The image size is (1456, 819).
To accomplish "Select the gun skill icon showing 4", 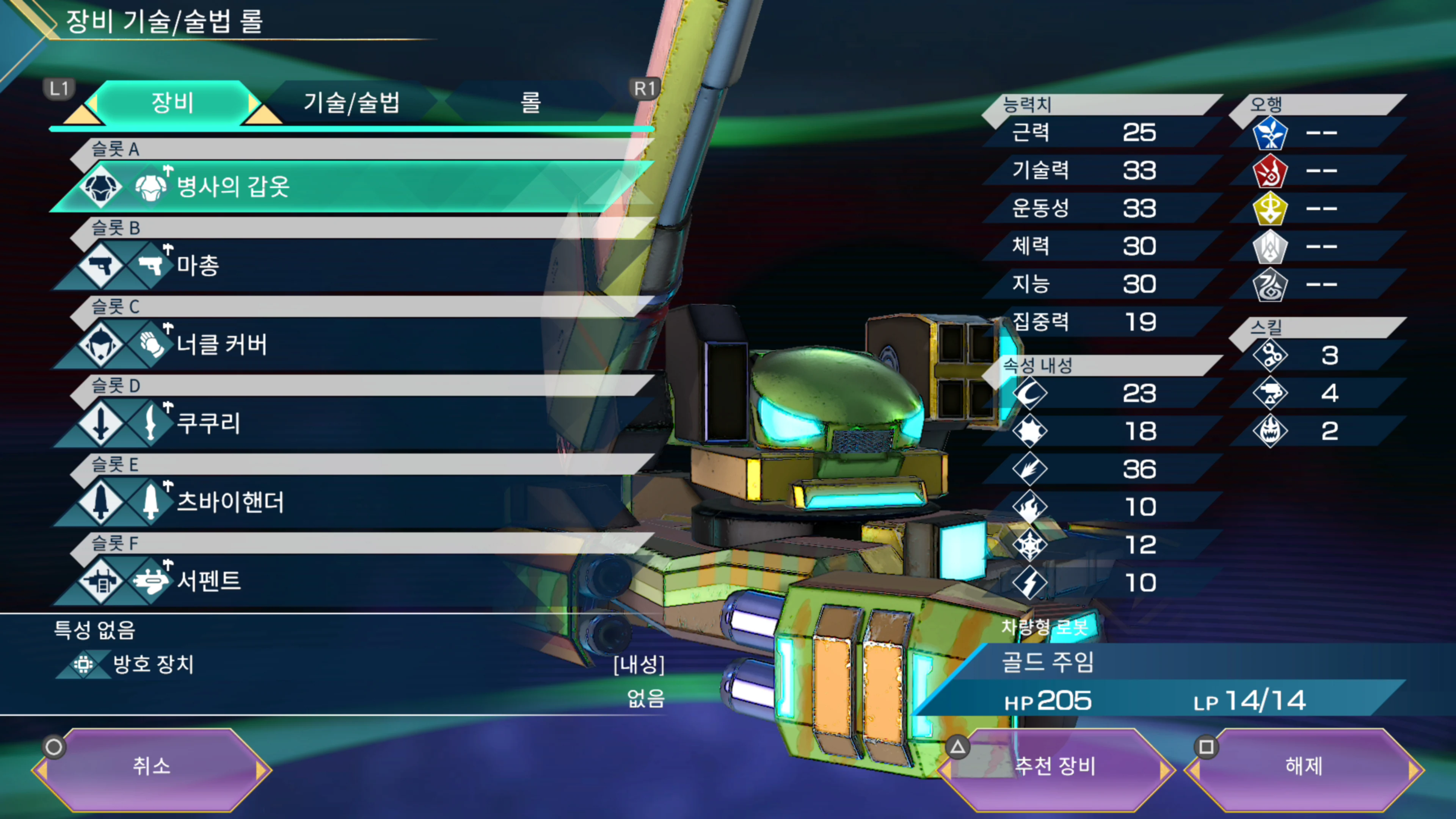I will click(1271, 394).
